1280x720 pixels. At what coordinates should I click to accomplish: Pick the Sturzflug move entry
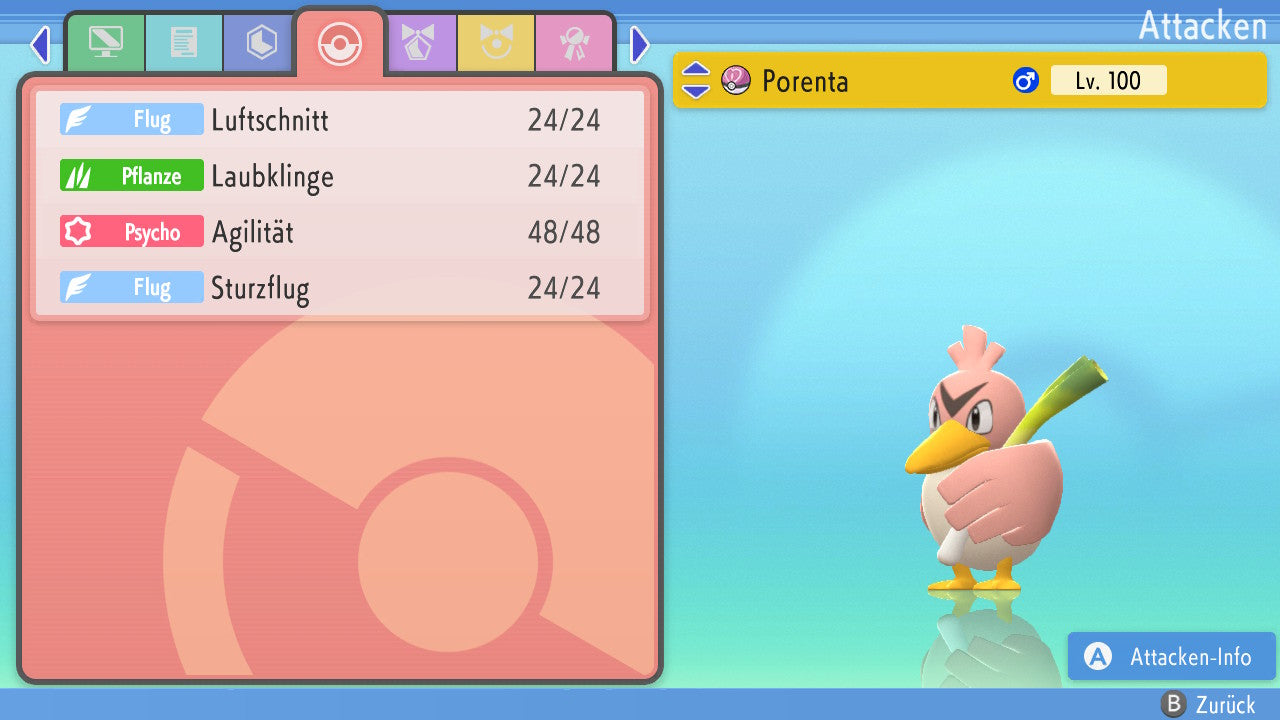[x=340, y=288]
